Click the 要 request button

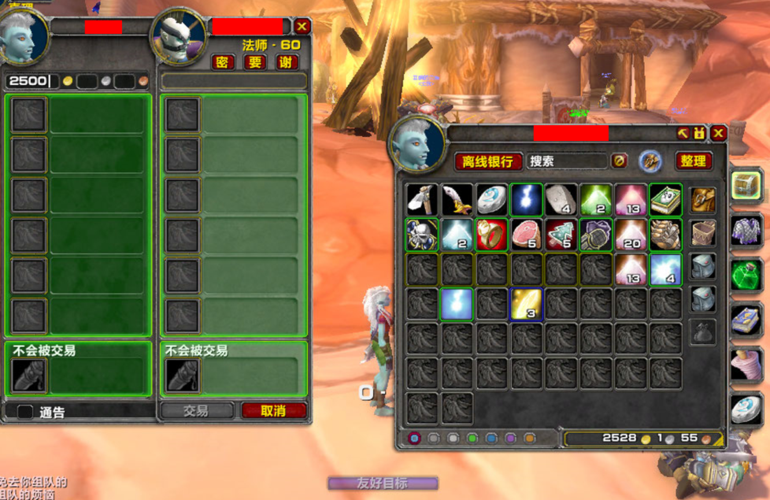coord(256,62)
